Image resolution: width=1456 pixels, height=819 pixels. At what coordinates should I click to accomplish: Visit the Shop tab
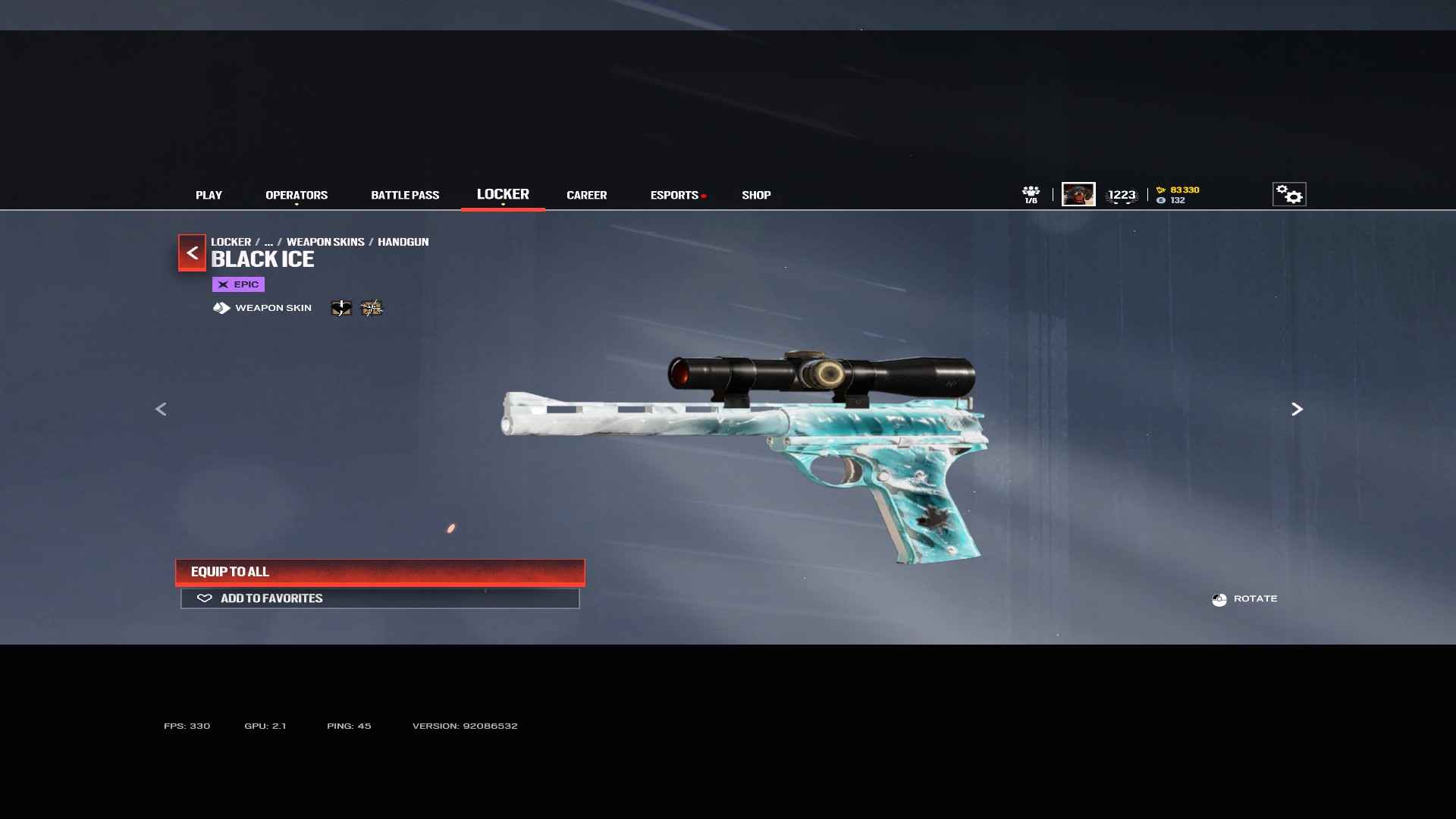[x=756, y=195]
